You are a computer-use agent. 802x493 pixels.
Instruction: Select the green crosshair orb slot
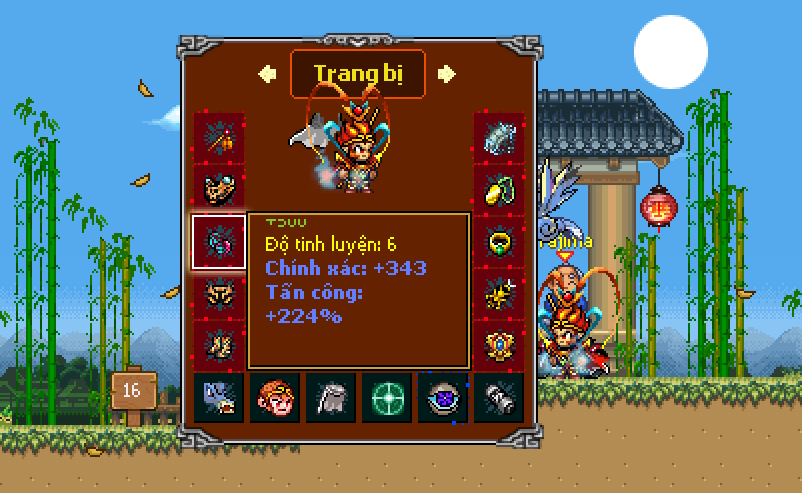pos(386,398)
